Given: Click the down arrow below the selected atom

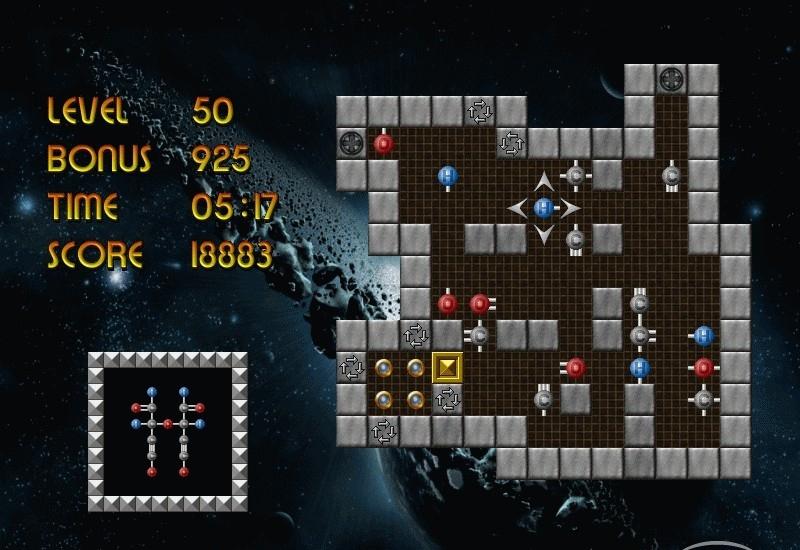Looking at the screenshot, I should (543, 234).
